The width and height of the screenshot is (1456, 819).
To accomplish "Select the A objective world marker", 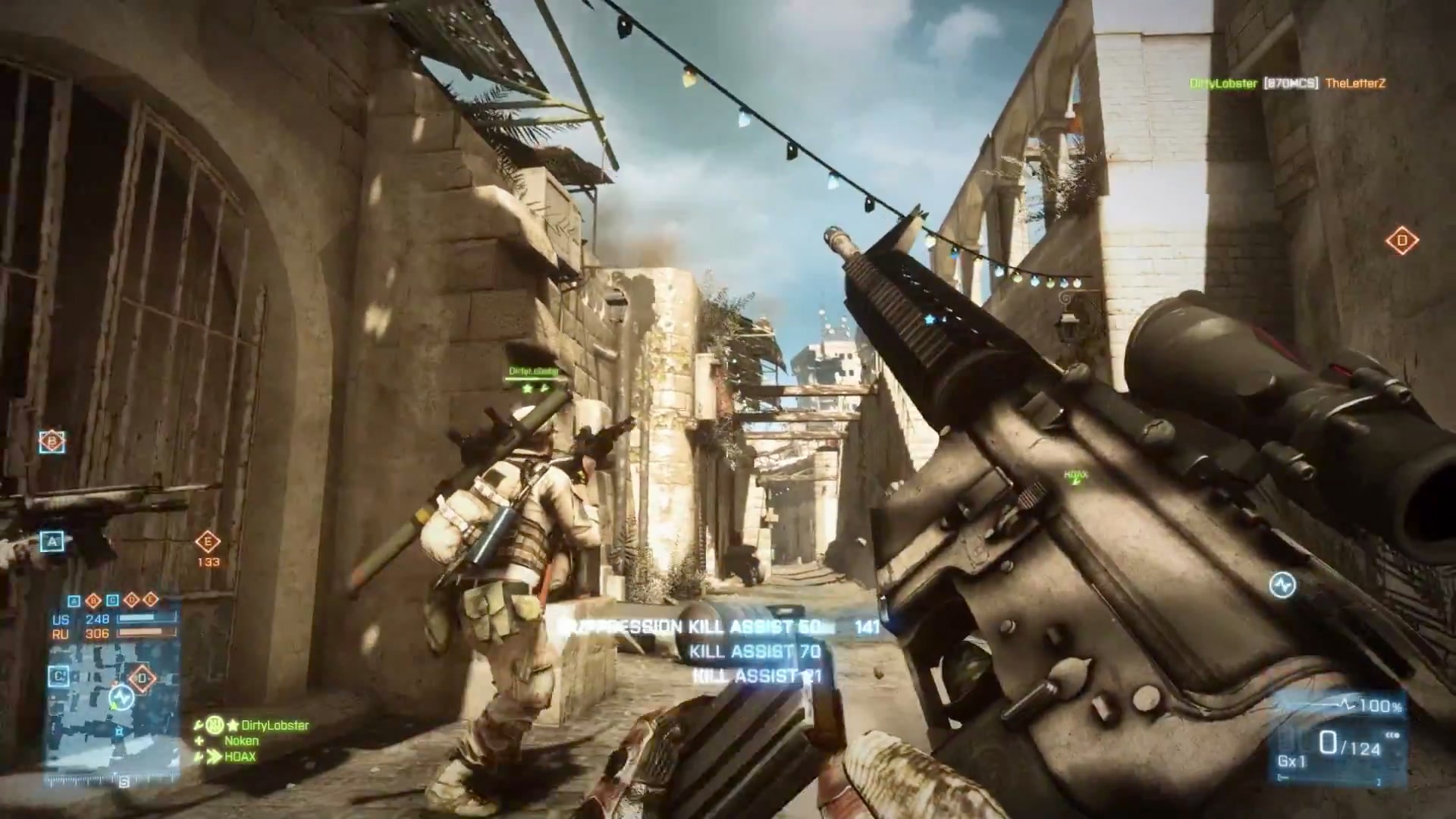I will click(52, 541).
